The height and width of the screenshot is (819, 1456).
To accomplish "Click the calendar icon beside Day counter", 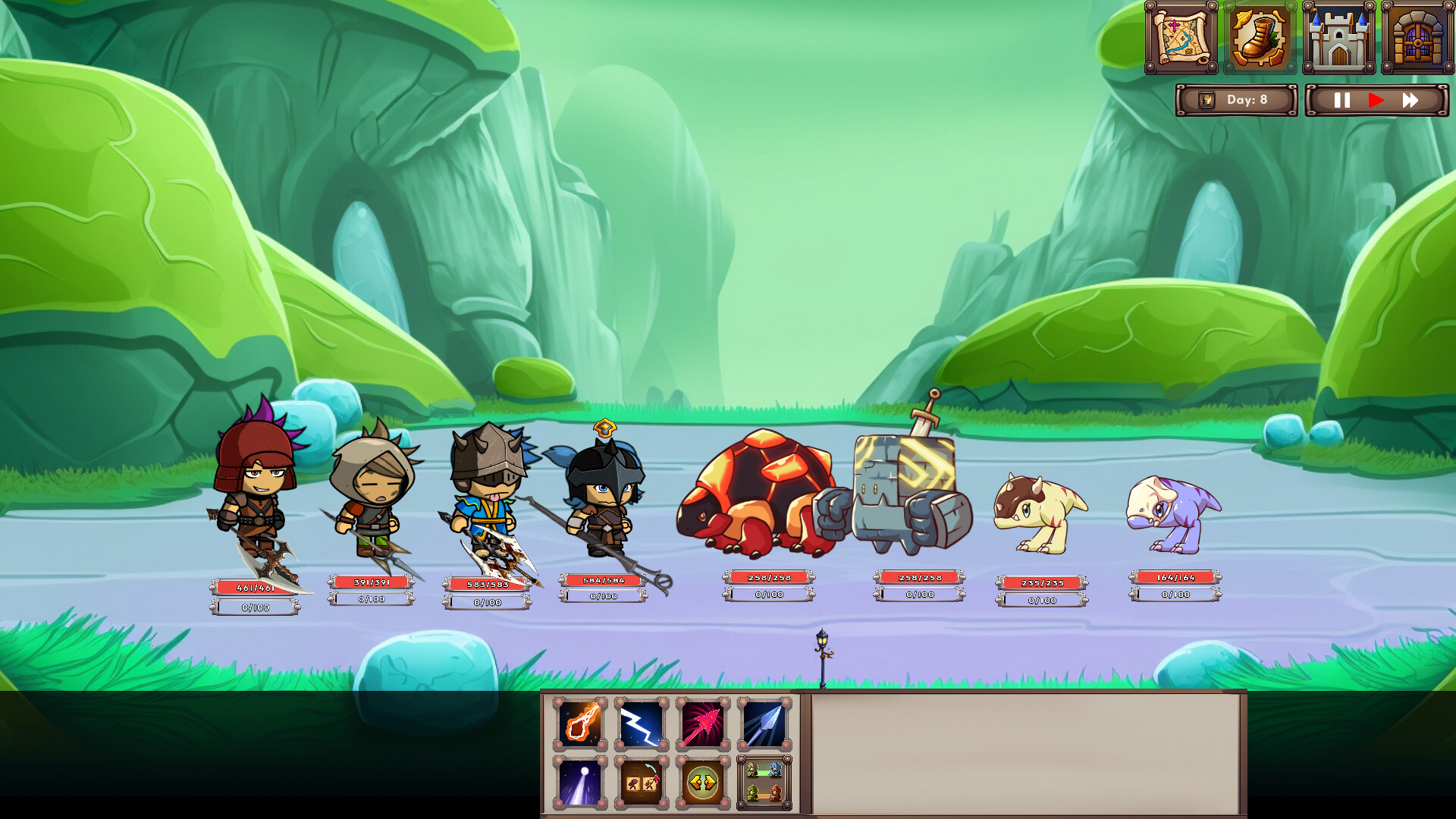I will [x=1206, y=99].
